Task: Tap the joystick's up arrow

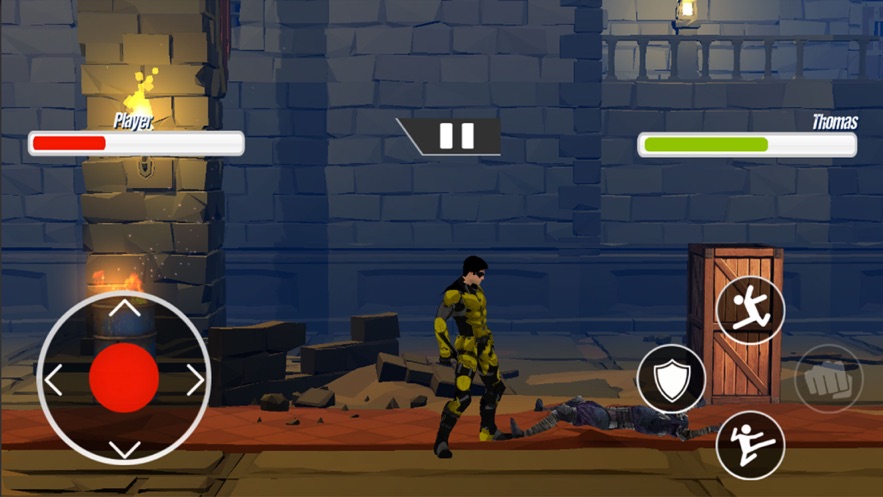Action: (124, 309)
